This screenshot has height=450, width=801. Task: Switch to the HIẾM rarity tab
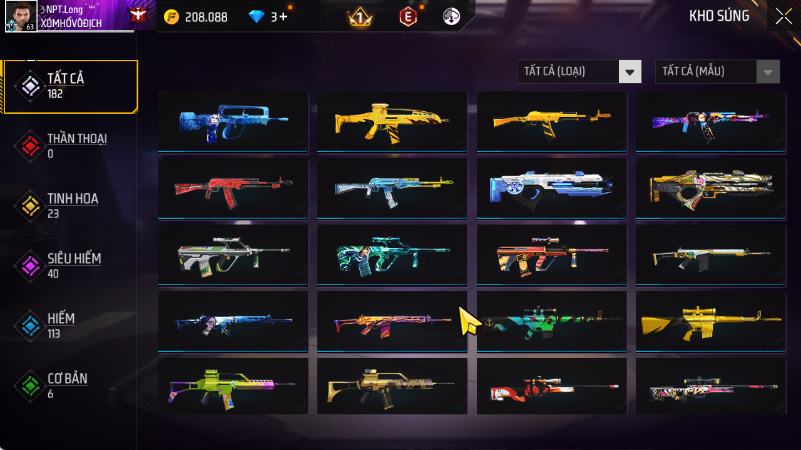click(70, 325)
